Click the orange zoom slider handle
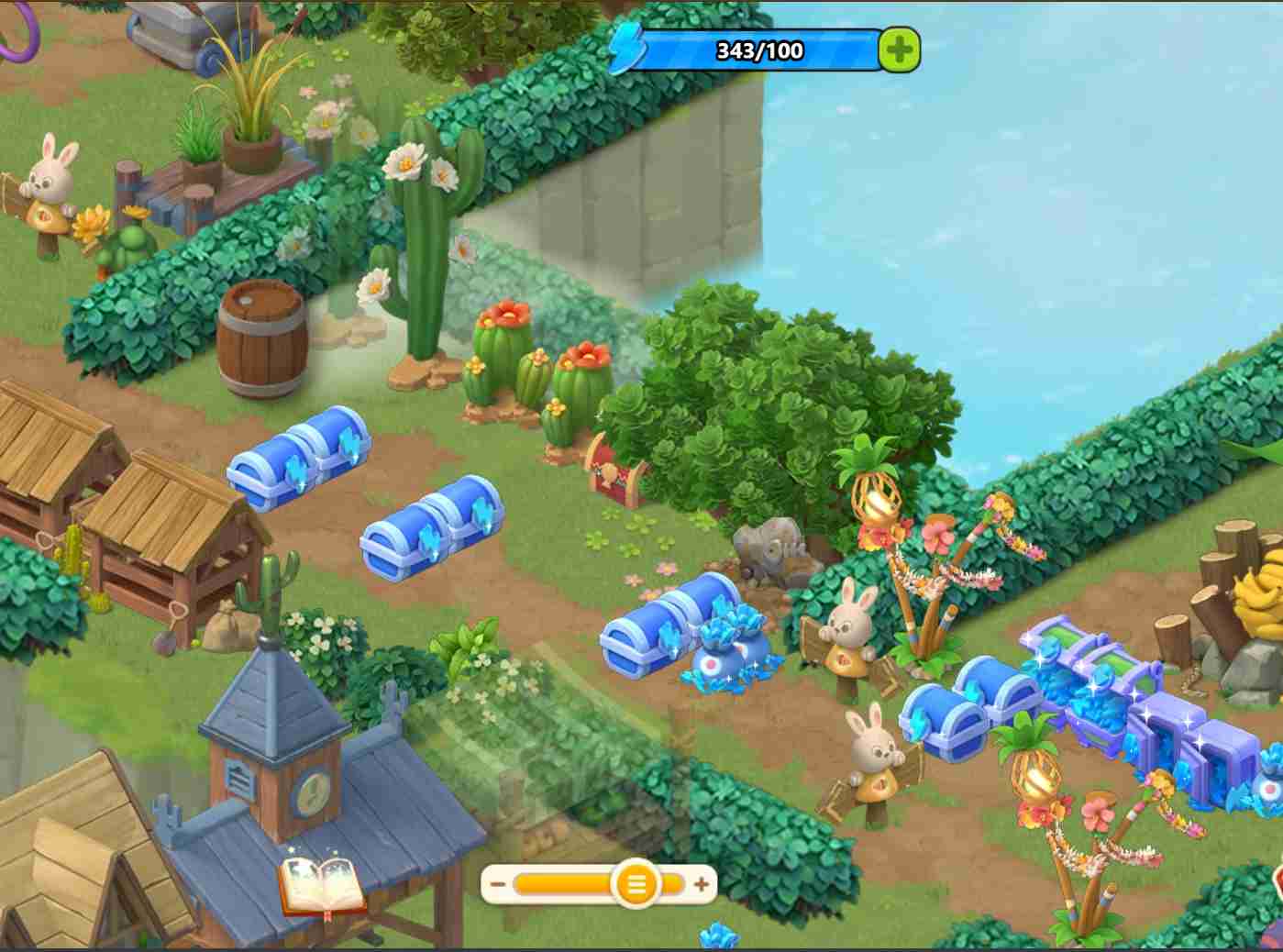 click(x=635, y=885)
